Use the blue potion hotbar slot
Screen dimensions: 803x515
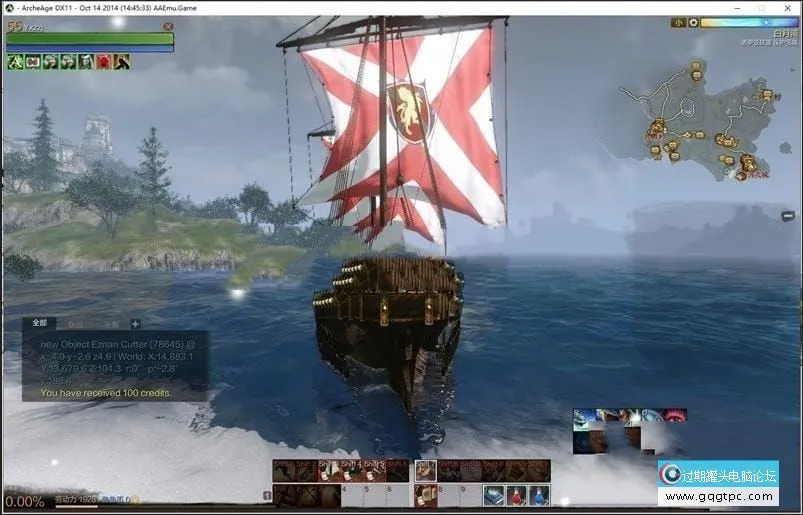pyautogui.click(x=538, y=495)
